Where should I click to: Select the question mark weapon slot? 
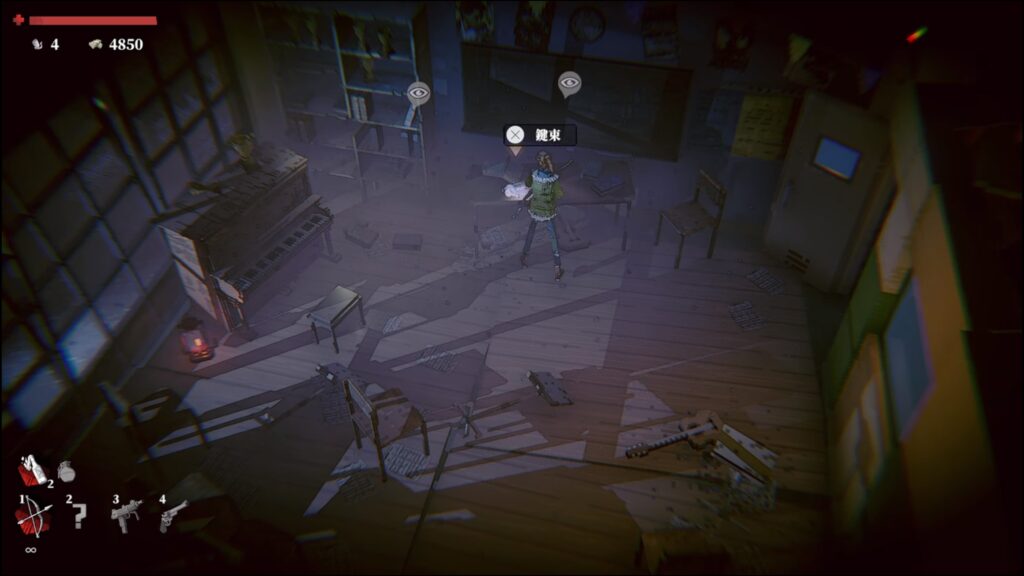tap(76, 517)
